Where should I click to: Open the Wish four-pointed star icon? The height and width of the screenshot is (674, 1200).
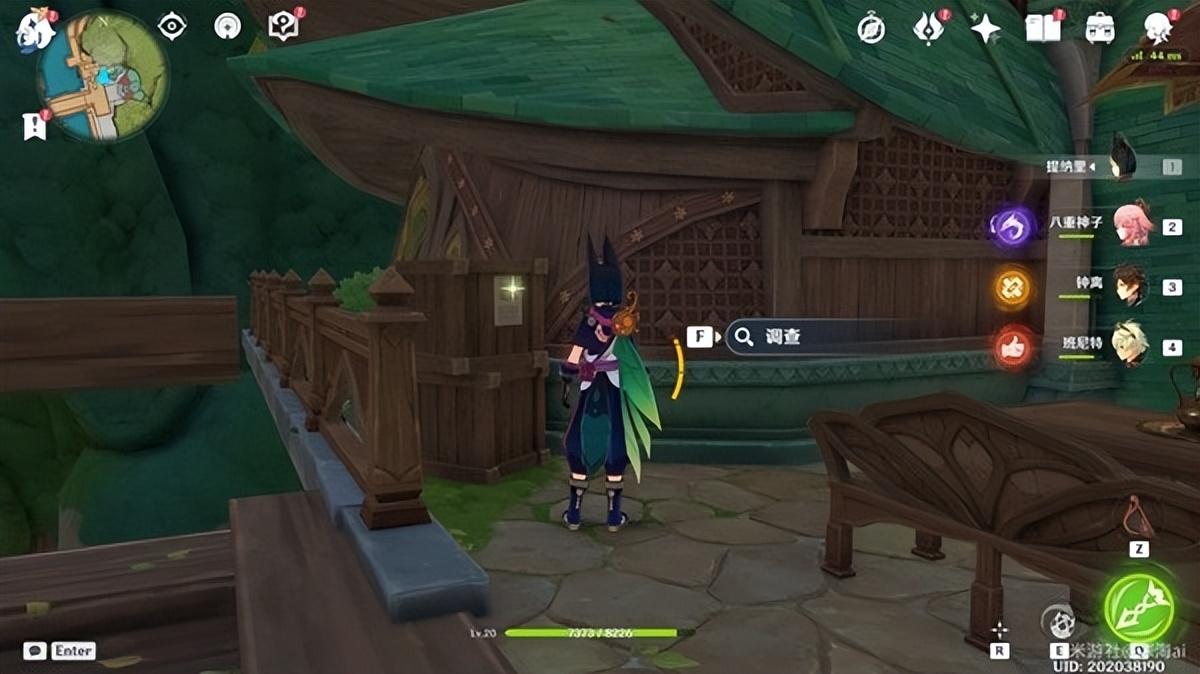tap(985, 29)
